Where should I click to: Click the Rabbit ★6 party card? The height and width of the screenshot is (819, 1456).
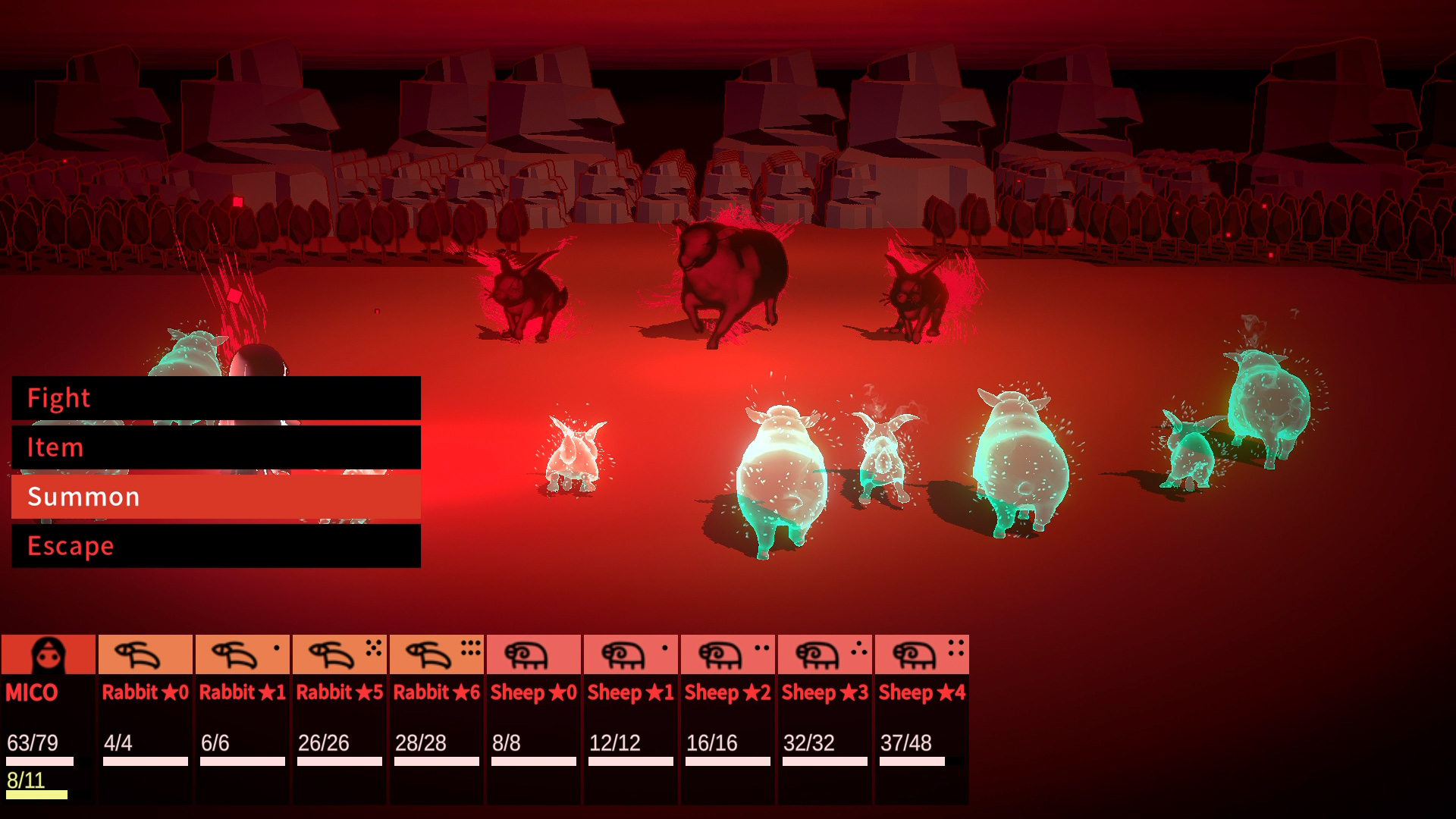tap(436, 717)
